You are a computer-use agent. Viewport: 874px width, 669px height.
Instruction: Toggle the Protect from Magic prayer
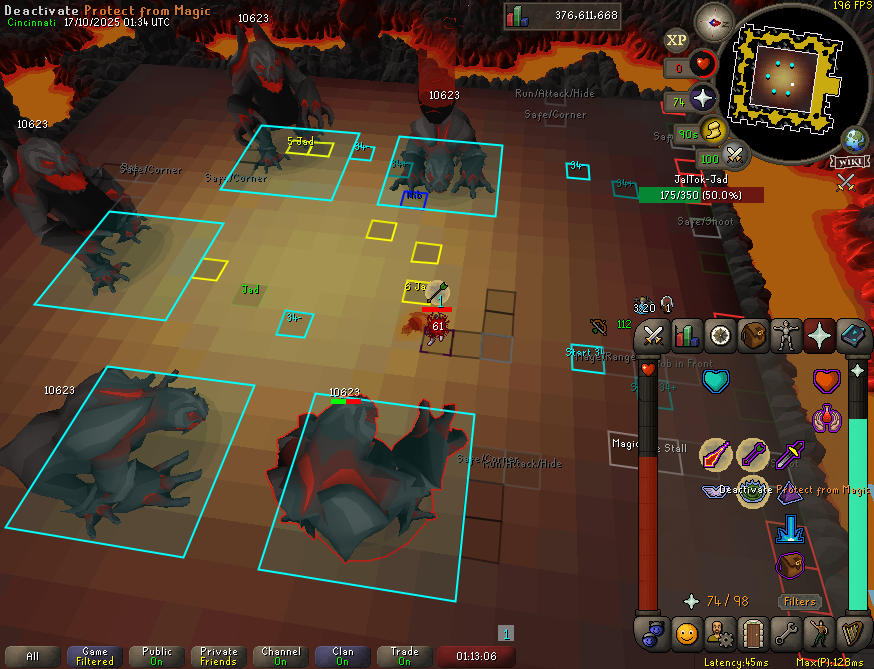pos(754,490)
